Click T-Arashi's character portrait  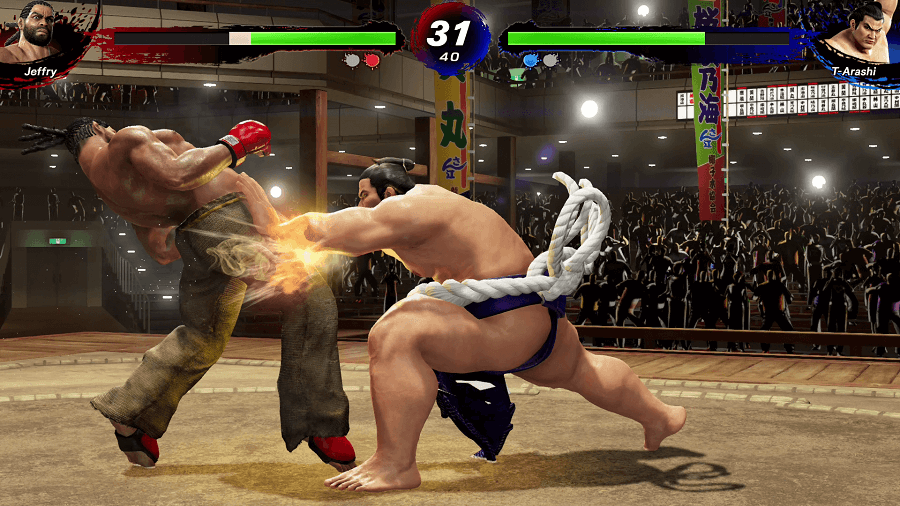pyautogui.click(x=860, y=32)
